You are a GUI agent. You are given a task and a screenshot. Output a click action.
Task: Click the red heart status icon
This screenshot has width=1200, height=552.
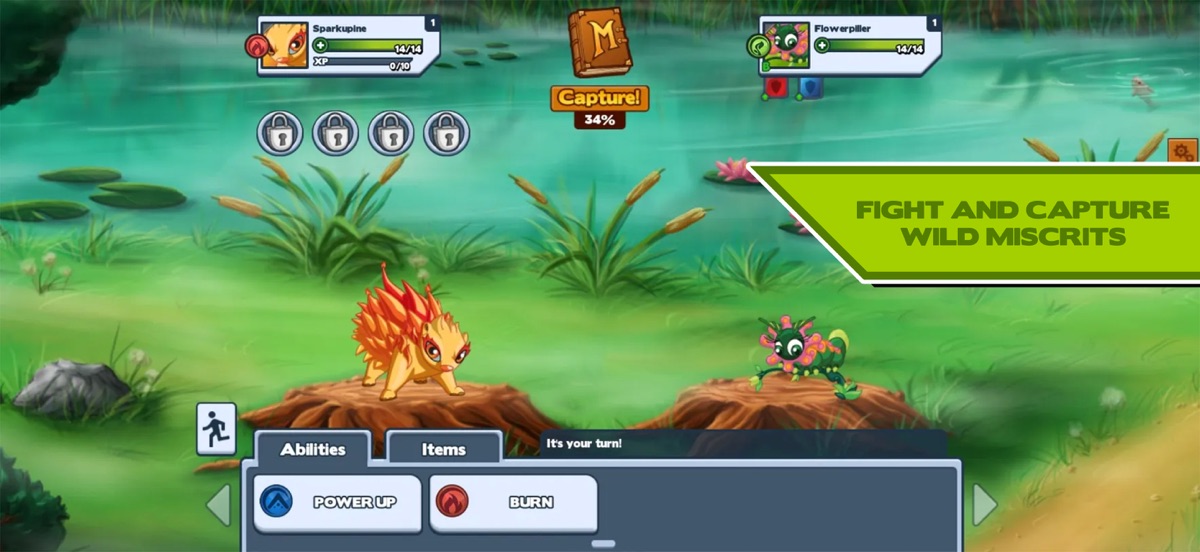(776, 87)
